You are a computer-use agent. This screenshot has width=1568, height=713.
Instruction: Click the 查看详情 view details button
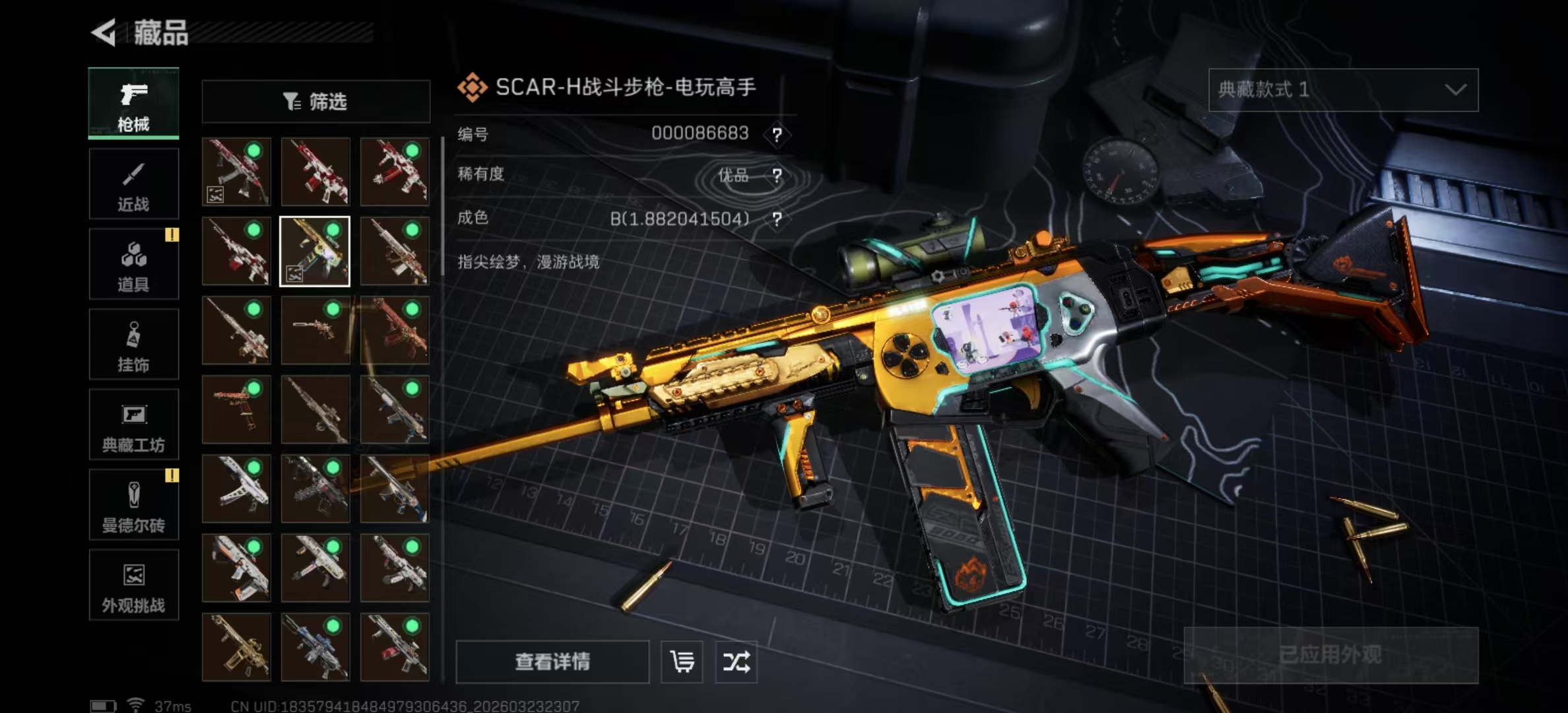(552, 662)
